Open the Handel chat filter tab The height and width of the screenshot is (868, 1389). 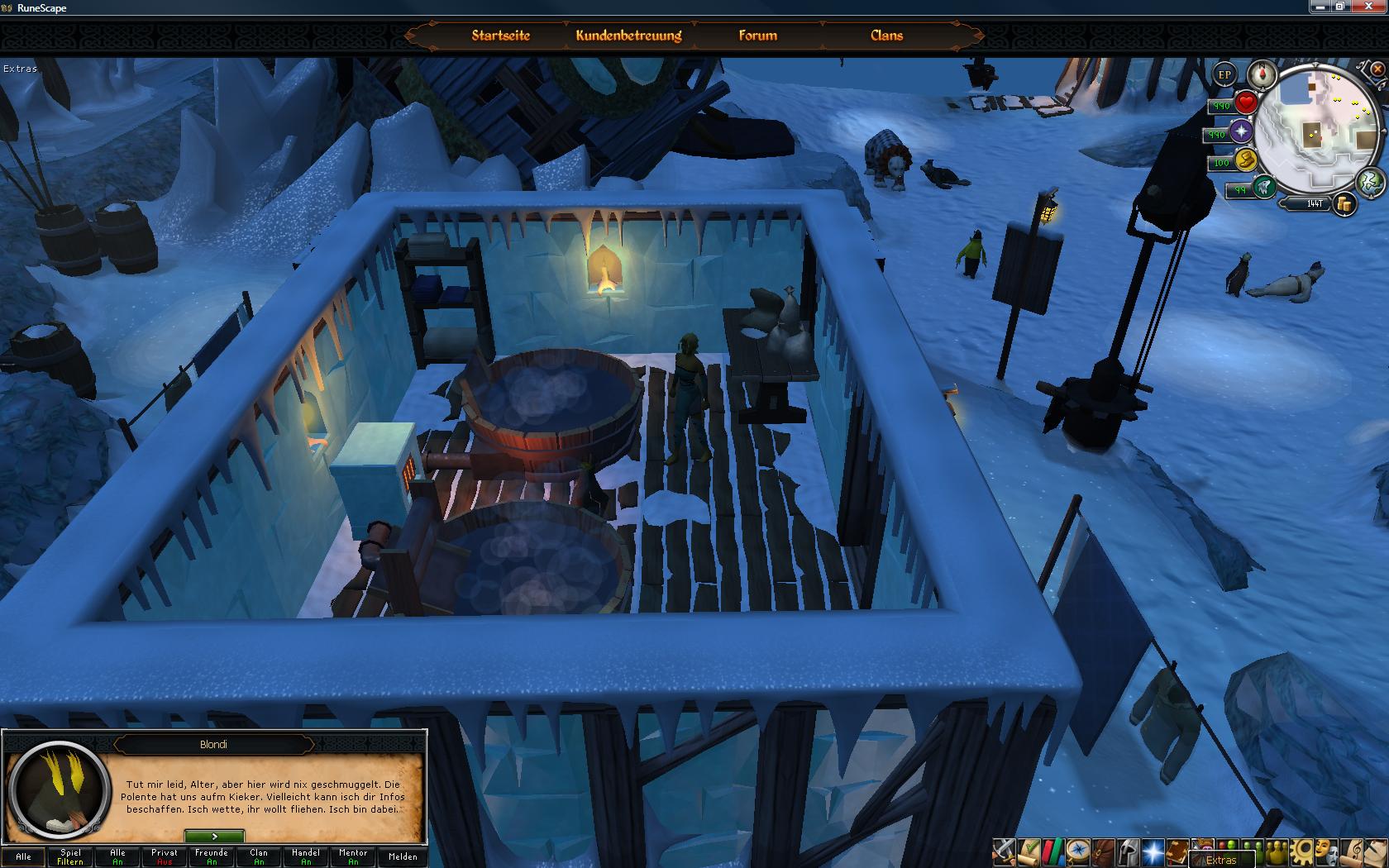coord(306,856)
